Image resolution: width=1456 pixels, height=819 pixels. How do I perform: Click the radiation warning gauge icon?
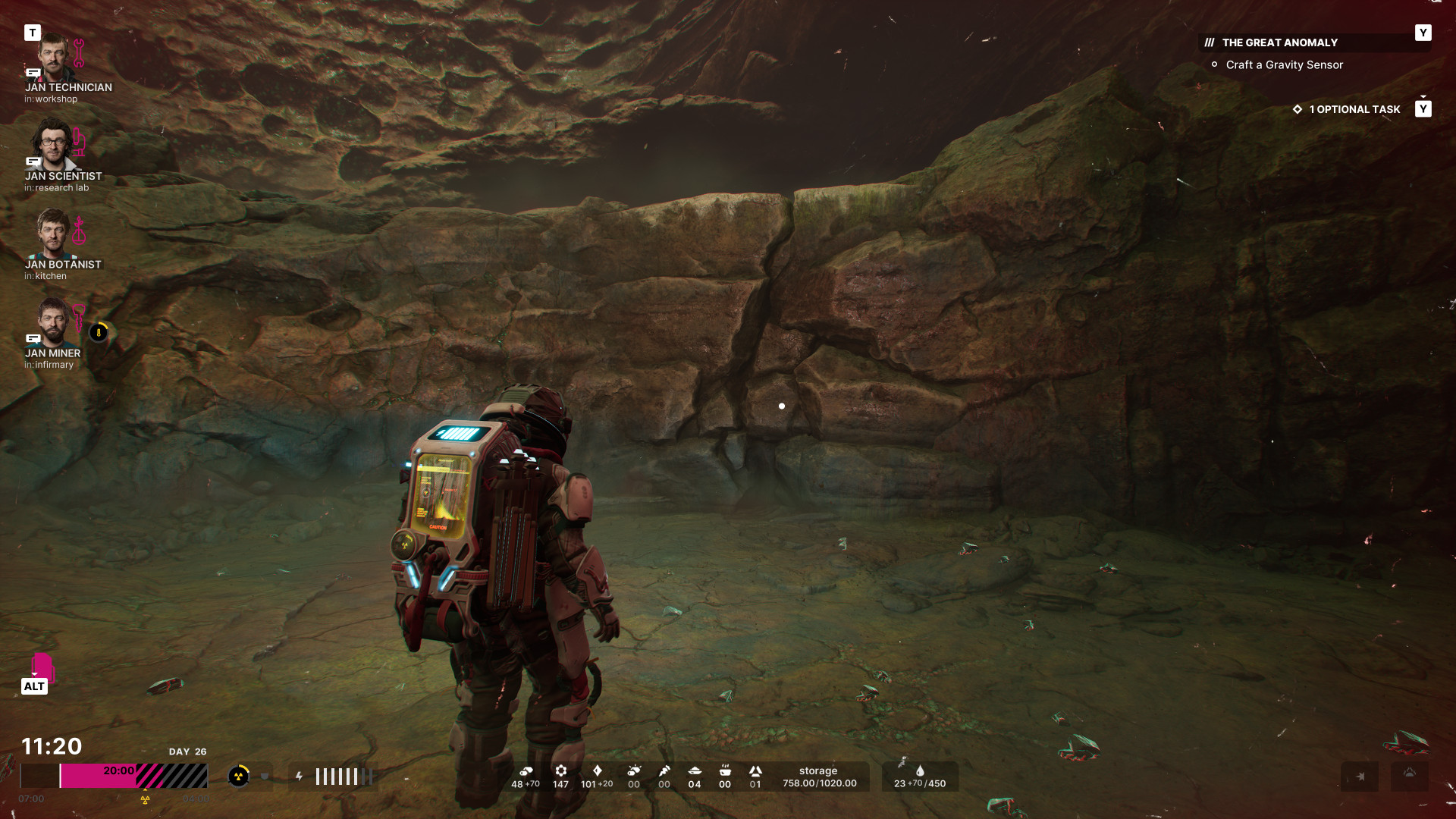239,776
